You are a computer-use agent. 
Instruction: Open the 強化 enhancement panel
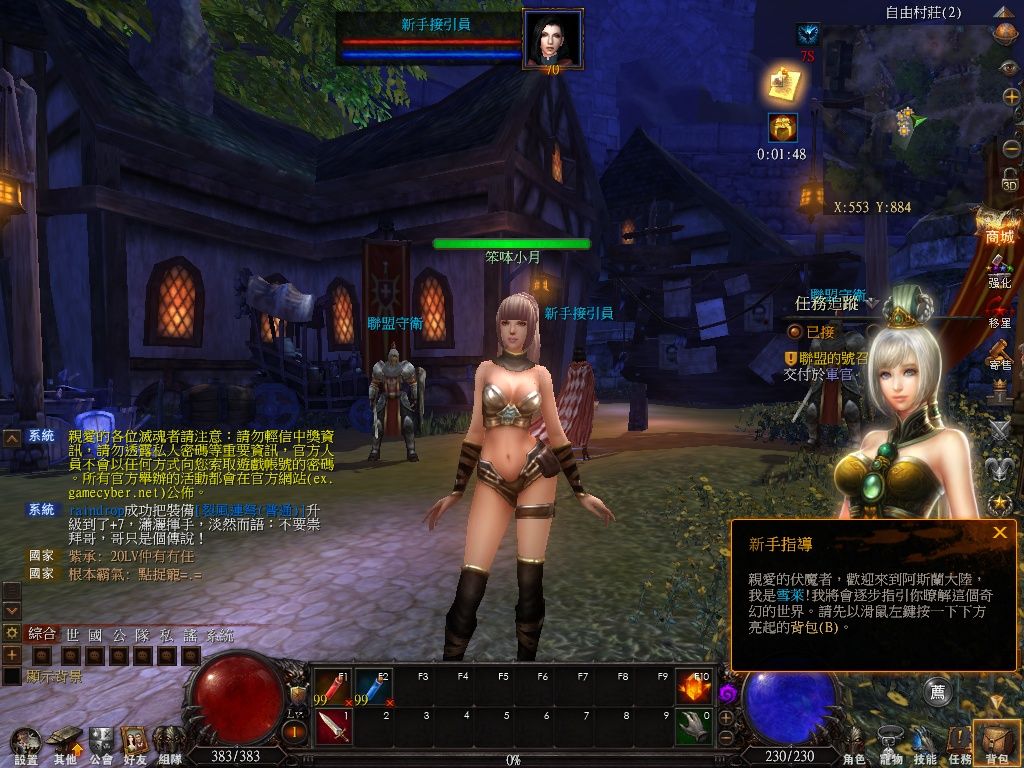tap(999, 271)
